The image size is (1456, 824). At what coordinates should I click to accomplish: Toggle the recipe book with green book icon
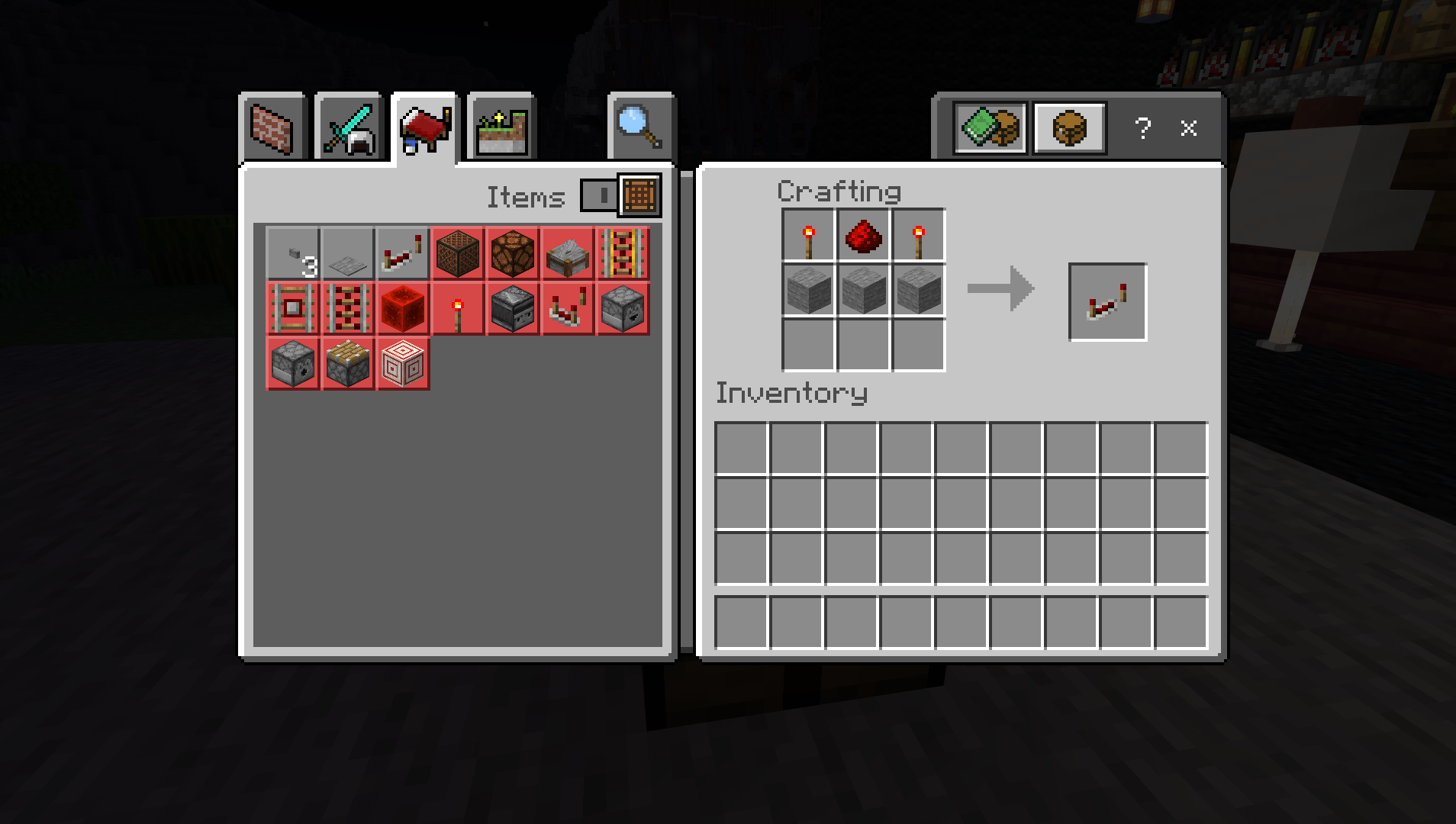(x=991, y=128)
